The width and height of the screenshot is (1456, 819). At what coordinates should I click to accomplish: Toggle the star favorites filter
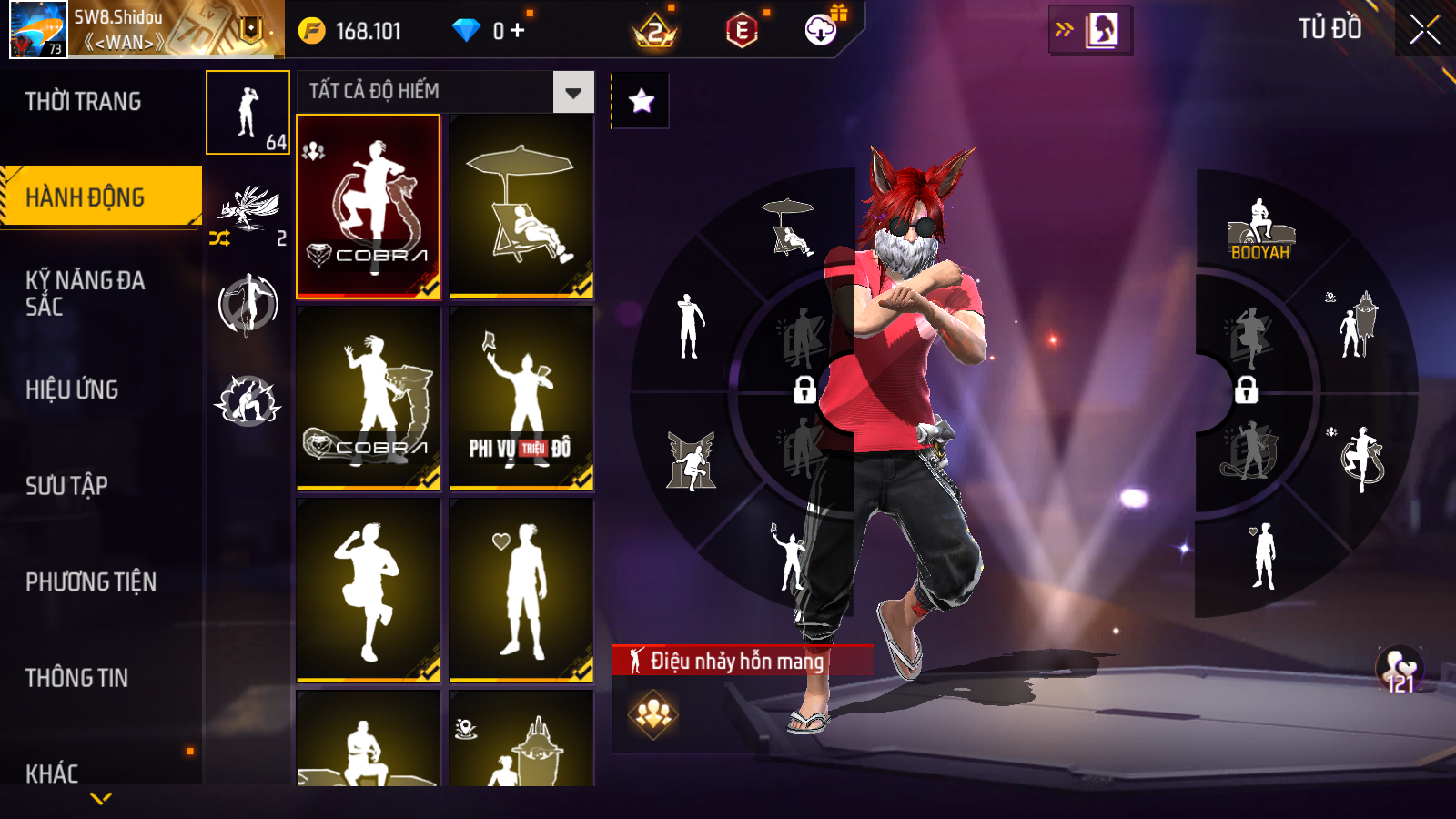click(x=642, y=101)
